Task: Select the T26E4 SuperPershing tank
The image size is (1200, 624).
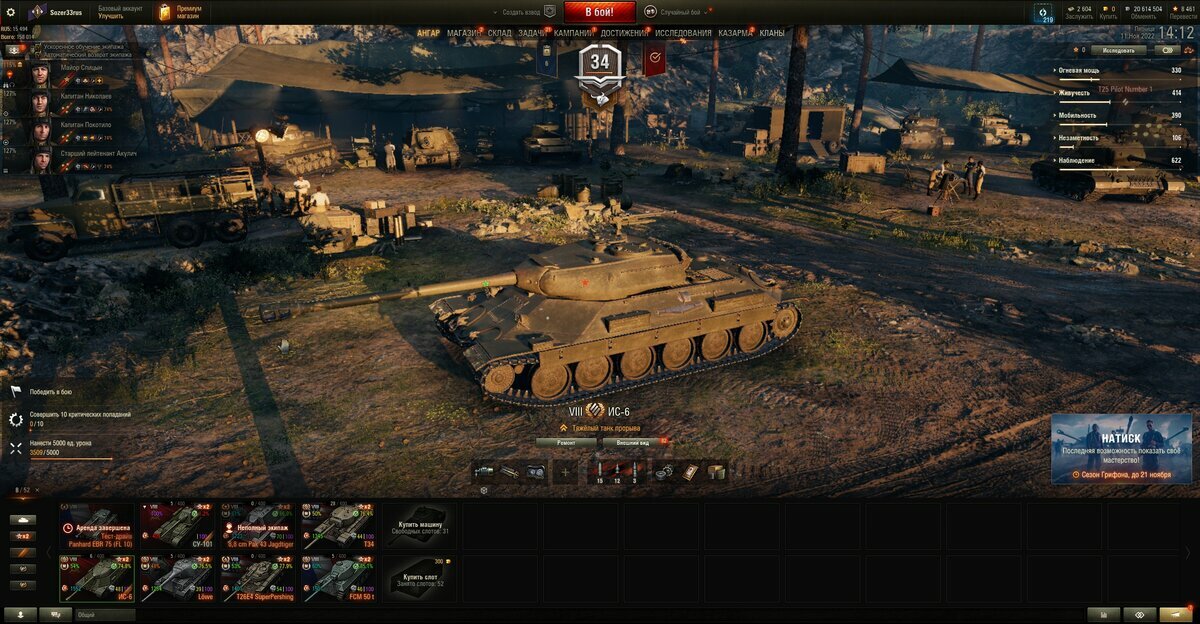Action: 260,577
